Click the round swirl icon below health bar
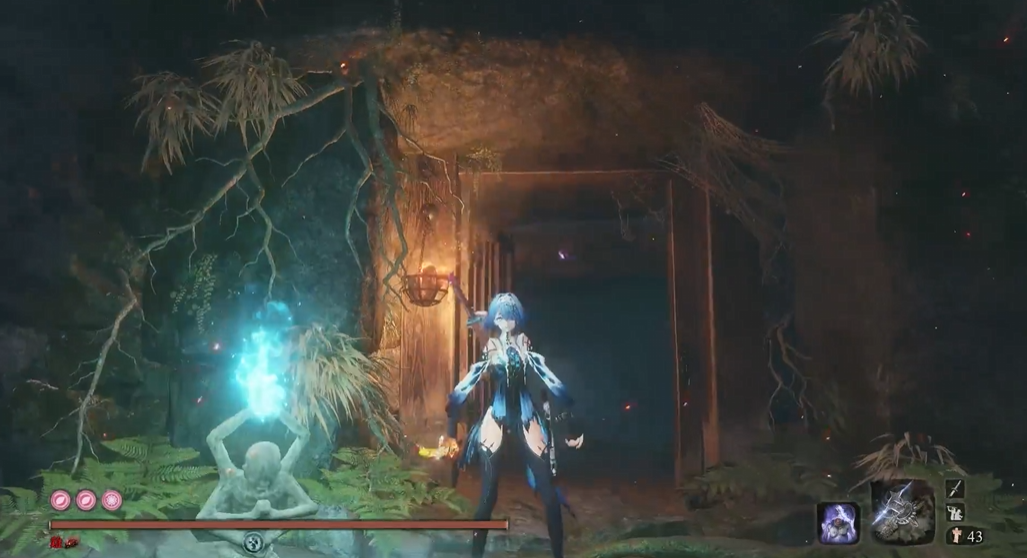Image resolution: width=1027 pixels, height=558 pixels. tap(254, 543)
